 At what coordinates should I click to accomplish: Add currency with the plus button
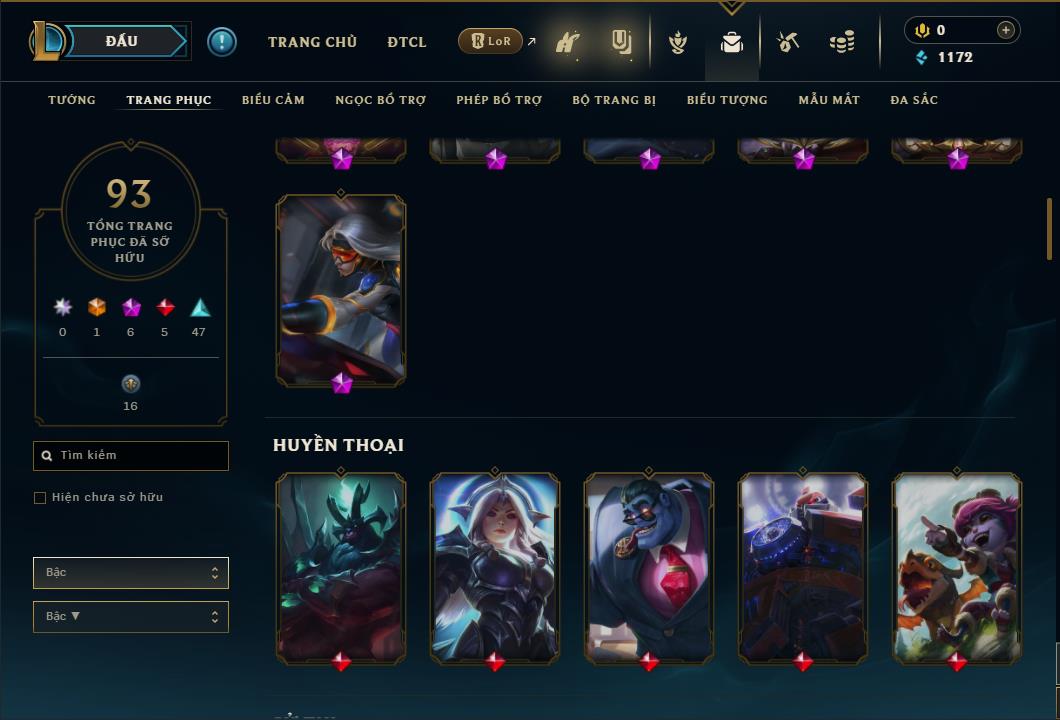(x=1006, y=30)
